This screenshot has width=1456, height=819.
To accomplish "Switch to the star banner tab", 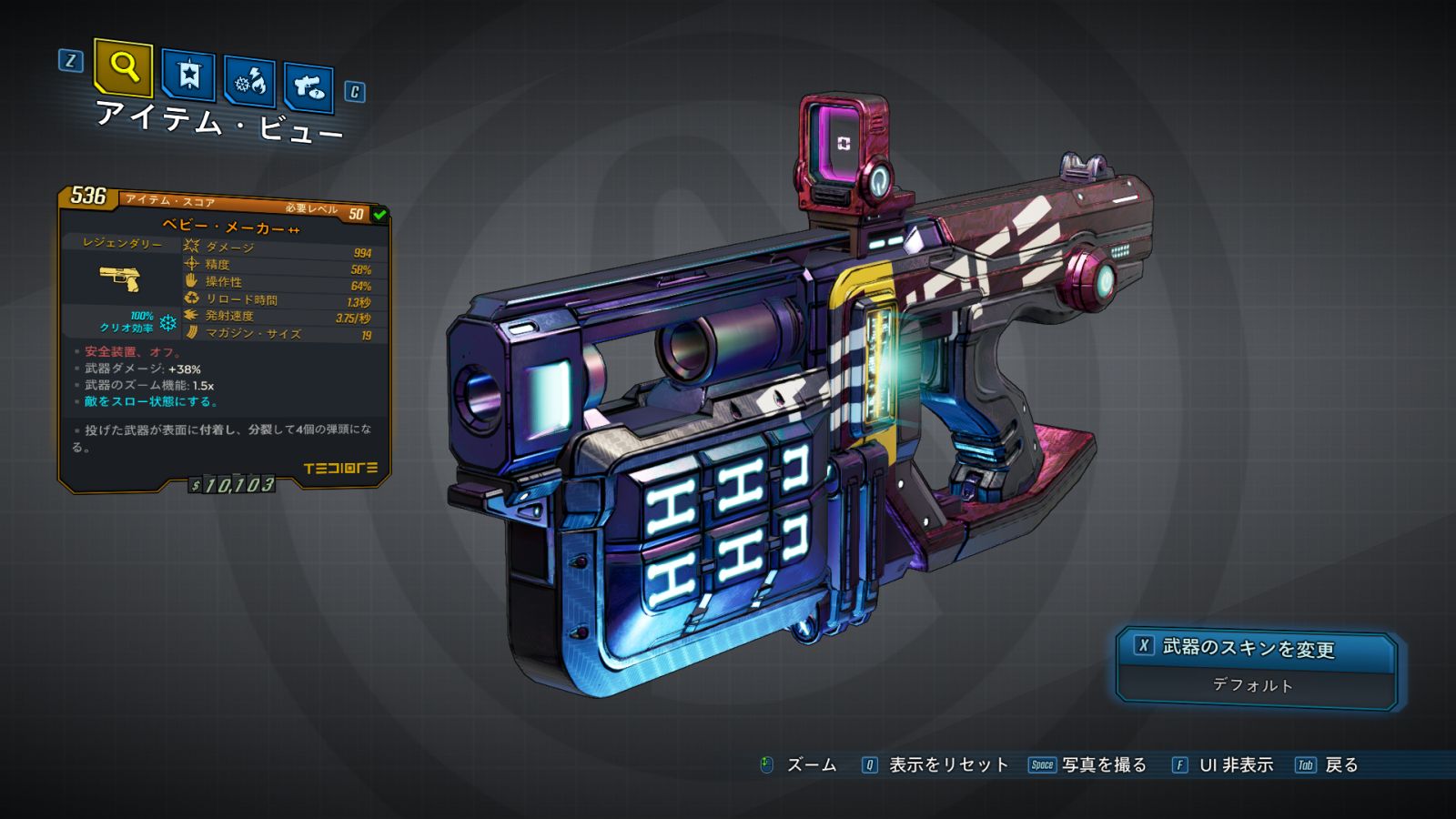I will point(188,75).
